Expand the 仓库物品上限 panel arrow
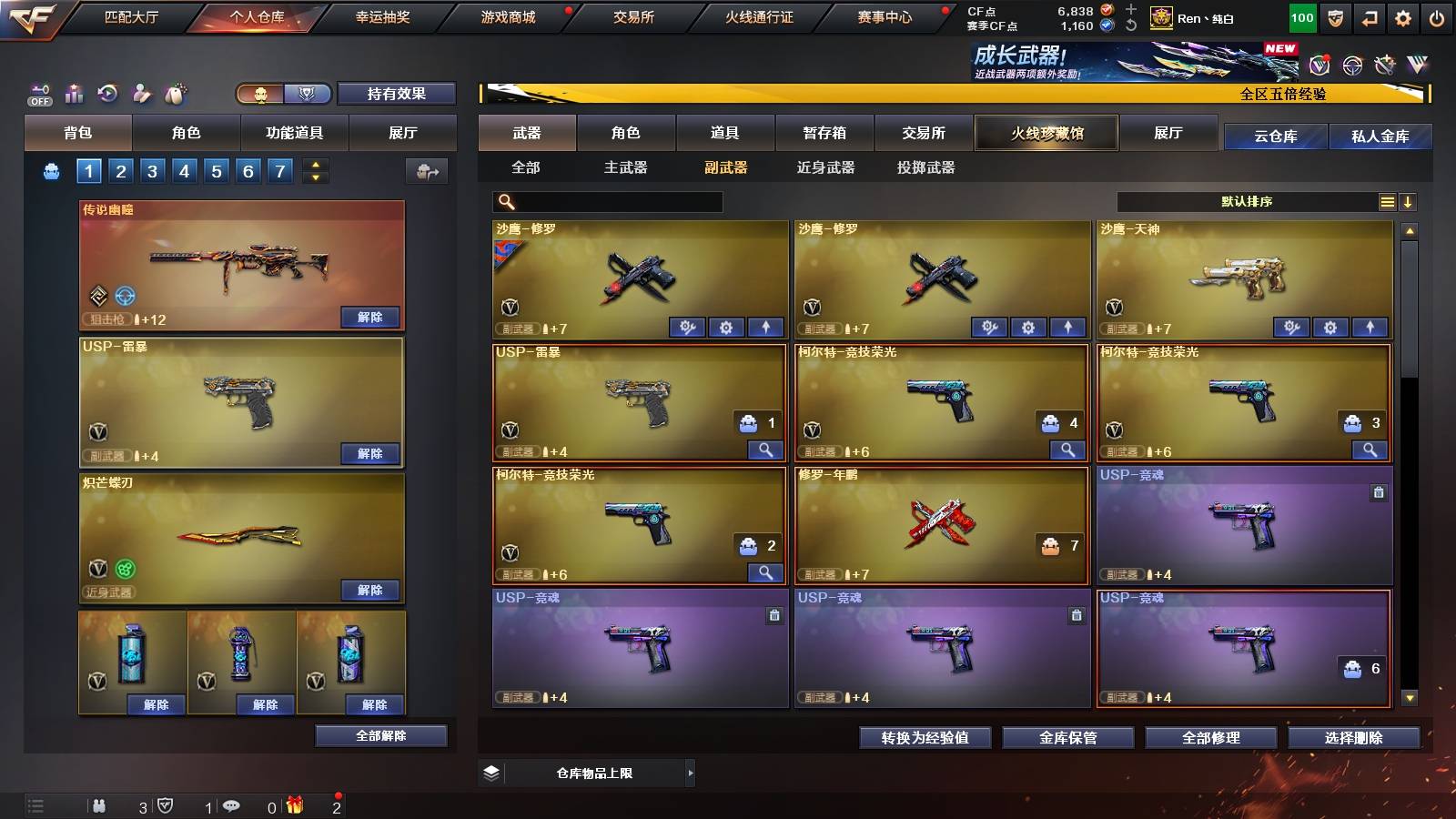 coord(693,775)
